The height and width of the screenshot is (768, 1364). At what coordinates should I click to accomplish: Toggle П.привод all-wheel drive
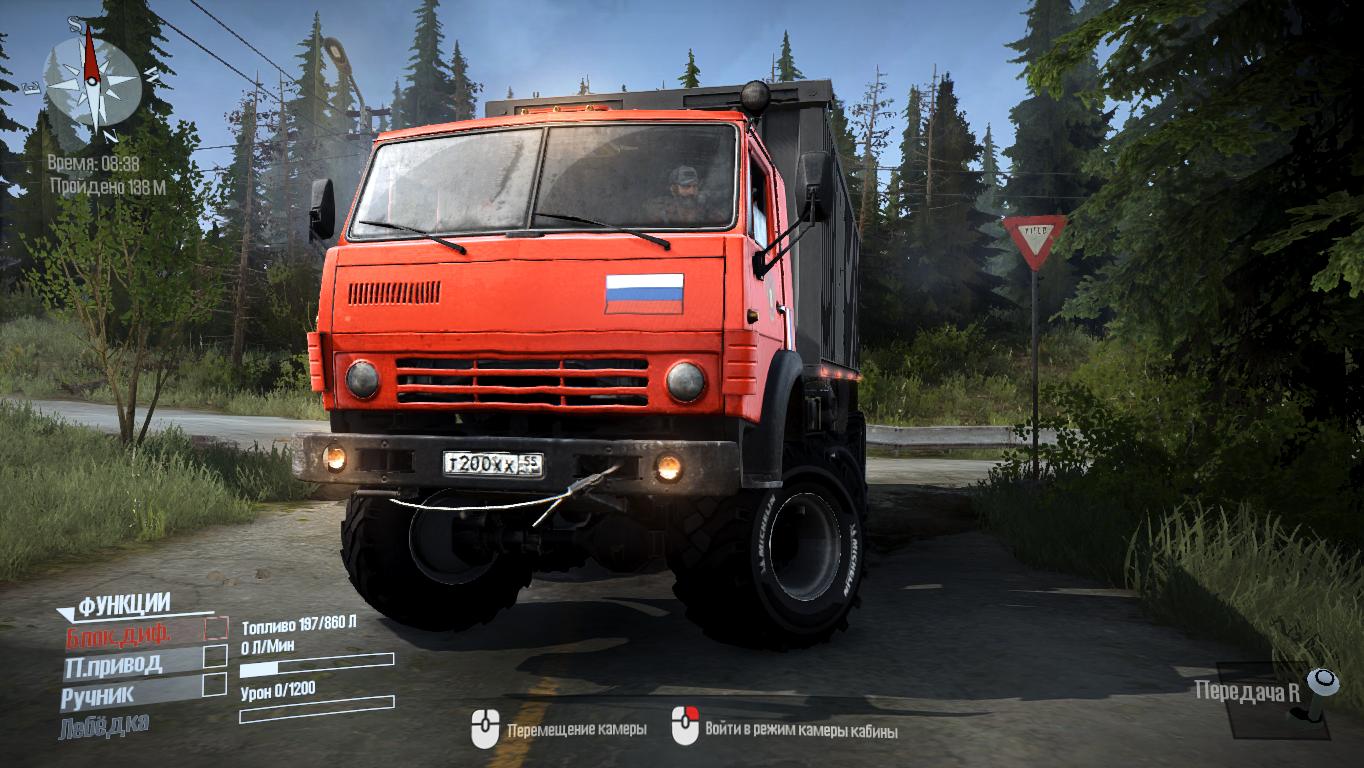point(215,657)
